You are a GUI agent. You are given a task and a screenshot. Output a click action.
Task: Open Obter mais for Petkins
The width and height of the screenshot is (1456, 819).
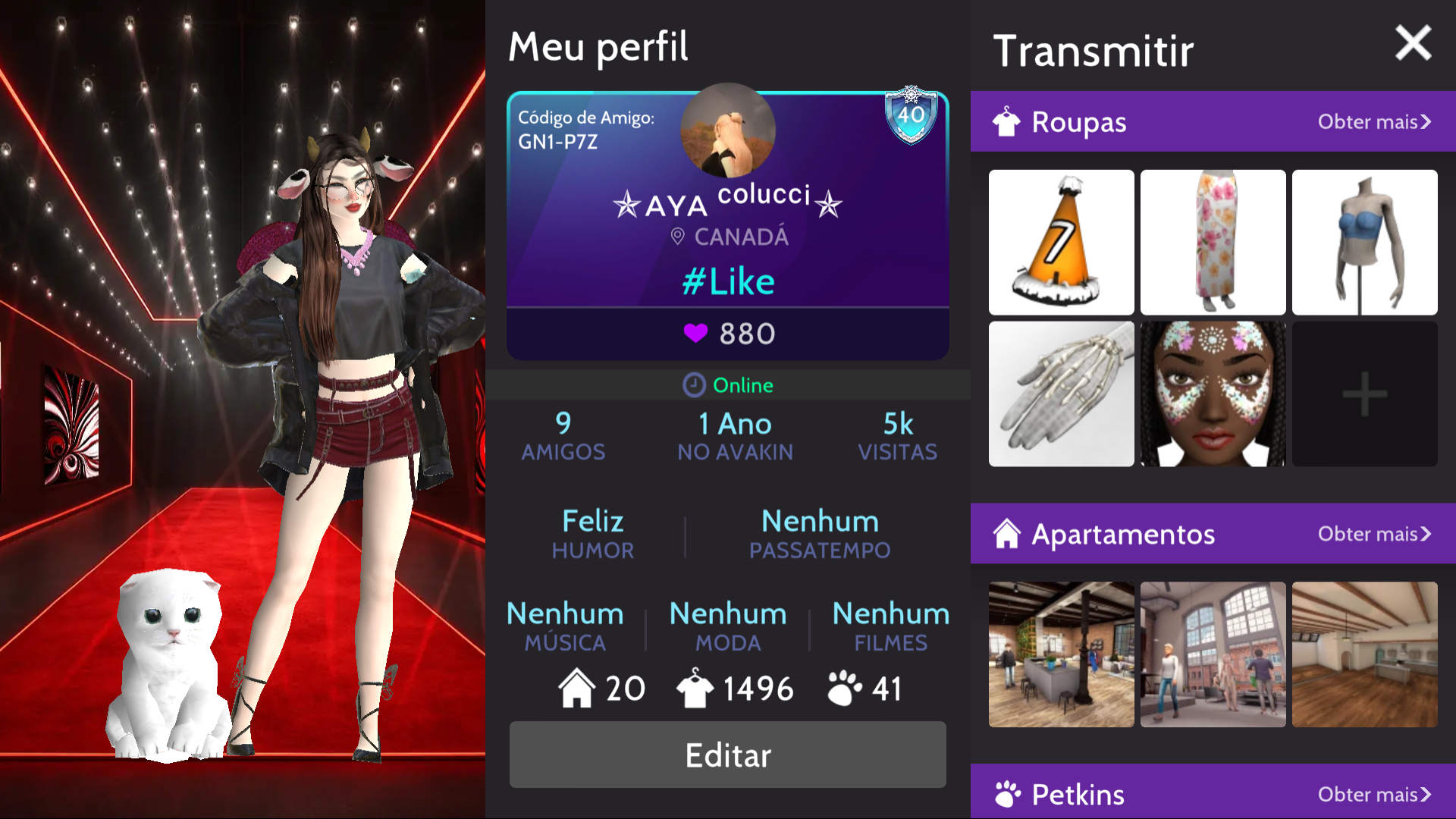(x=1373, y=794)
